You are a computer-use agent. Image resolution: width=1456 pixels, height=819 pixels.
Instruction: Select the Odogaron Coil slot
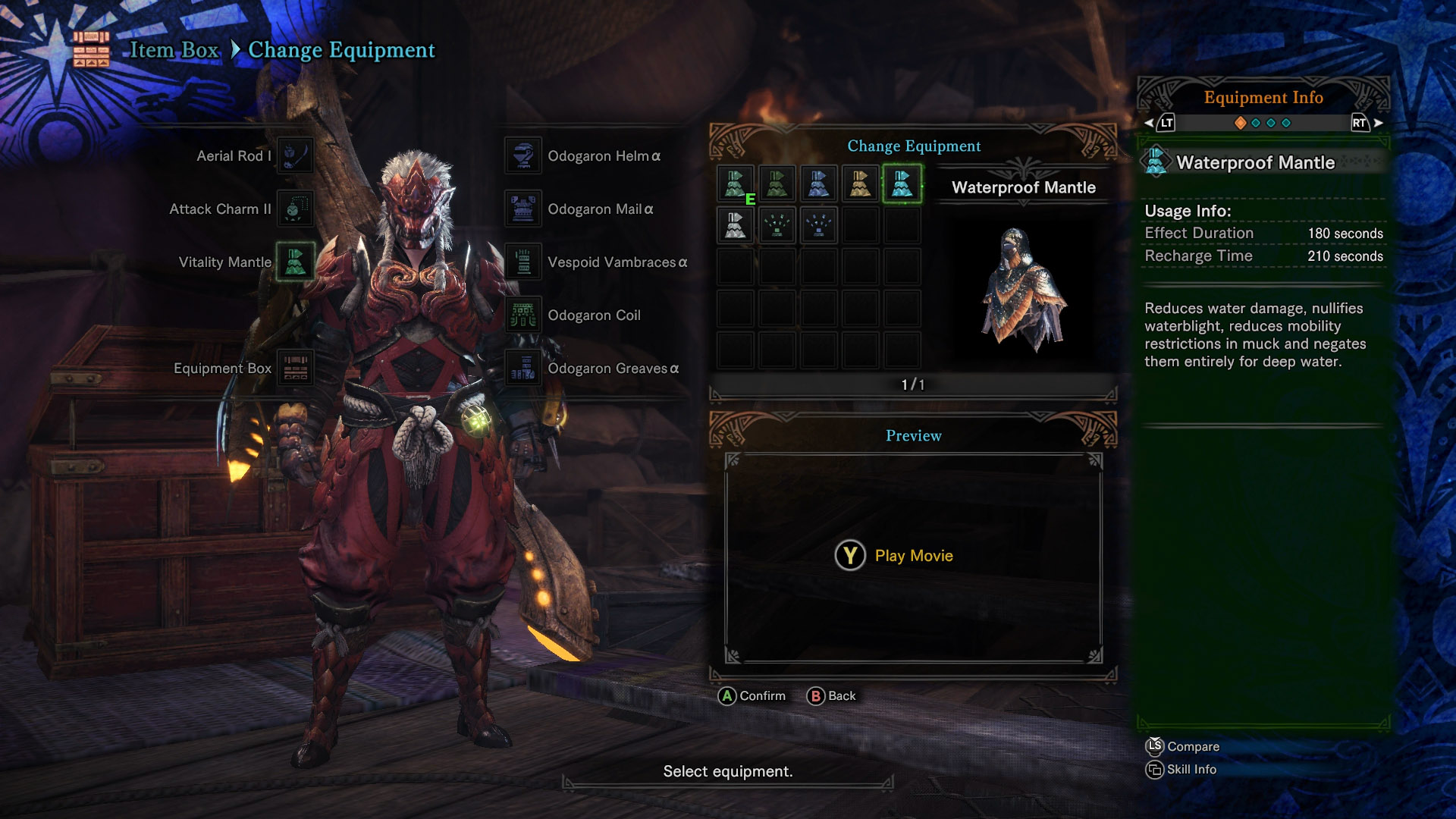pyautogui.click(x=523, y=315)
